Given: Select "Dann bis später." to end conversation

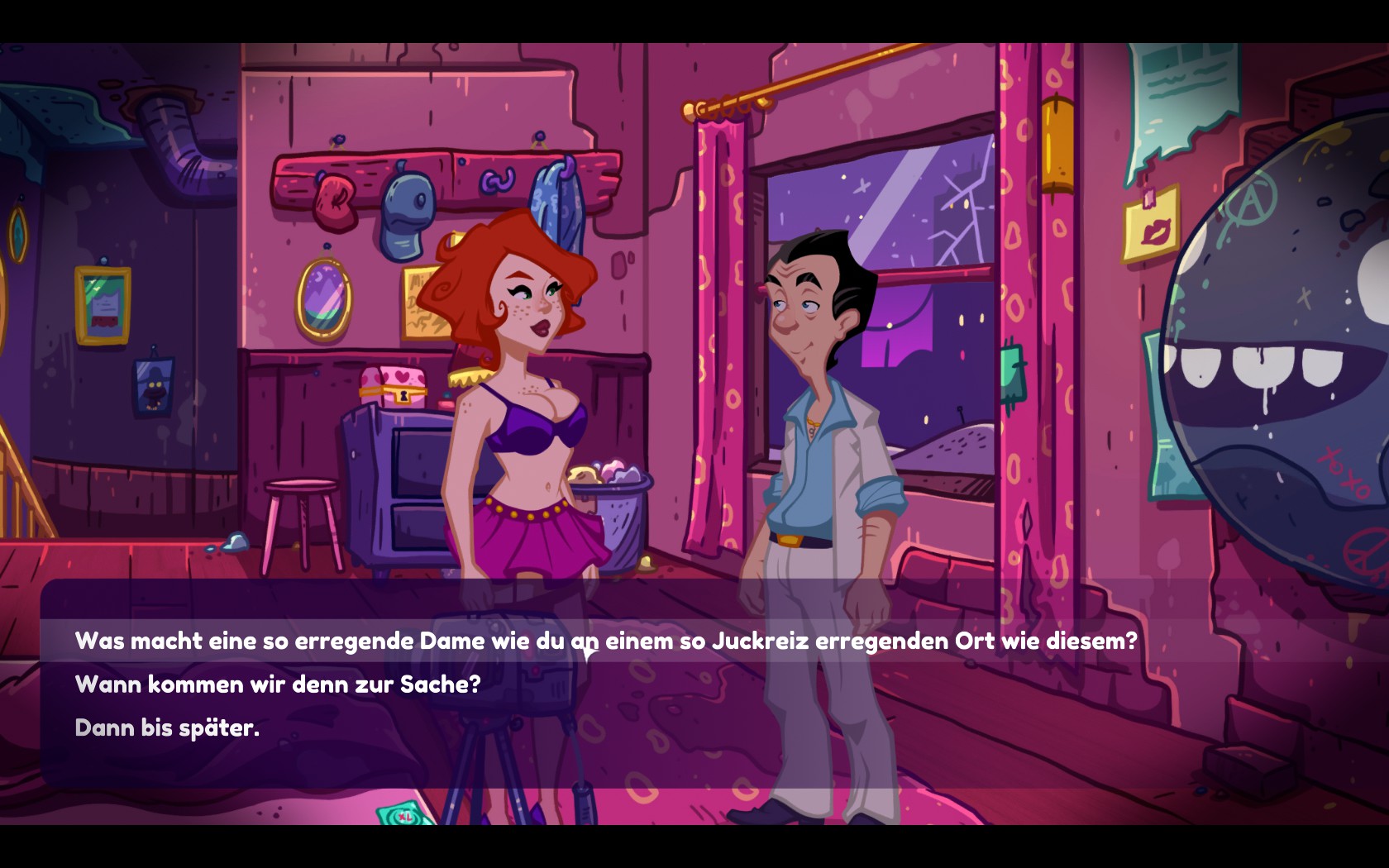Looking at the screenshot, I should click(x=167, y=727).
